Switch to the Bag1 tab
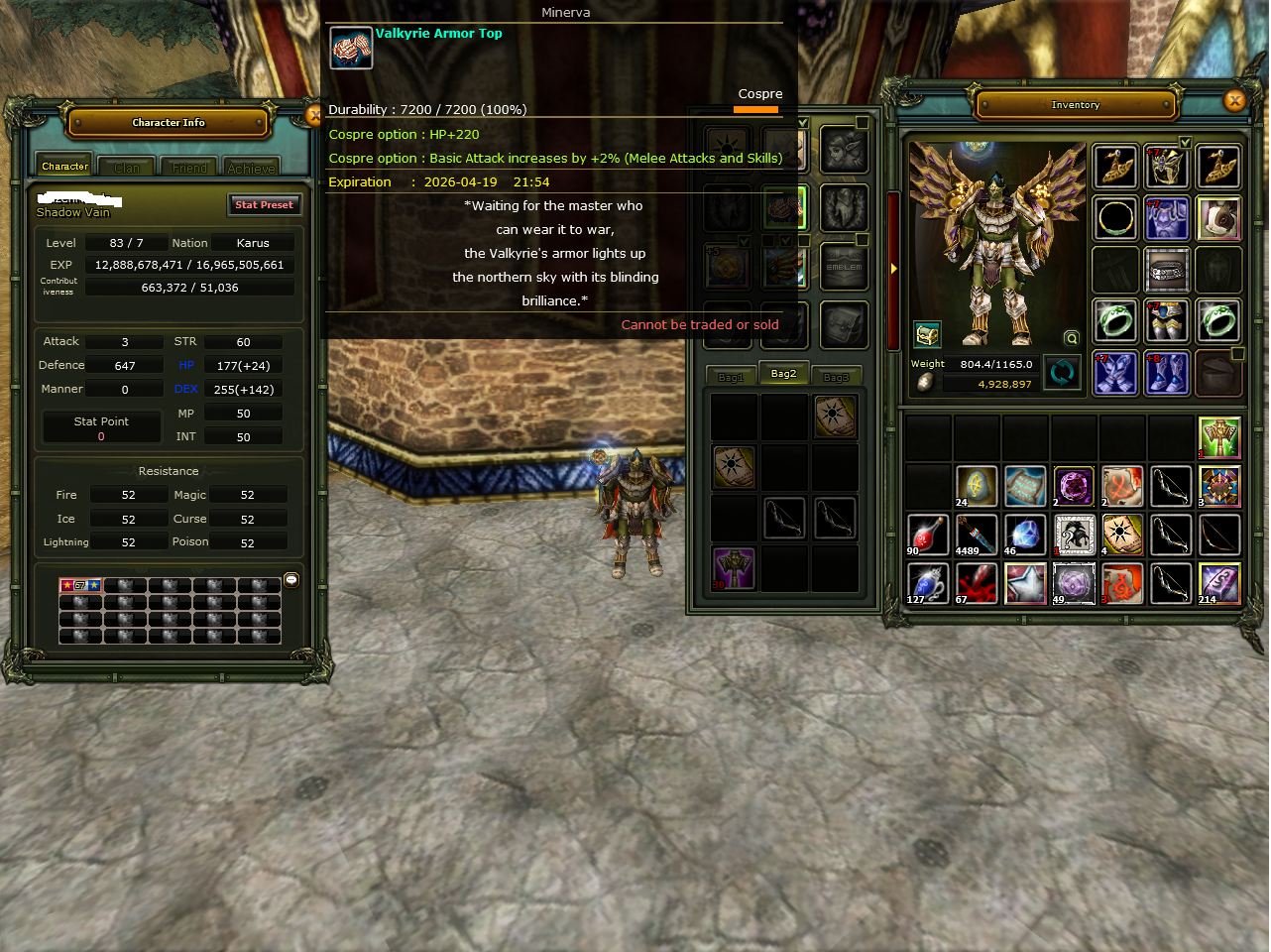1271x952 pixels. click(x=731, y=375)
